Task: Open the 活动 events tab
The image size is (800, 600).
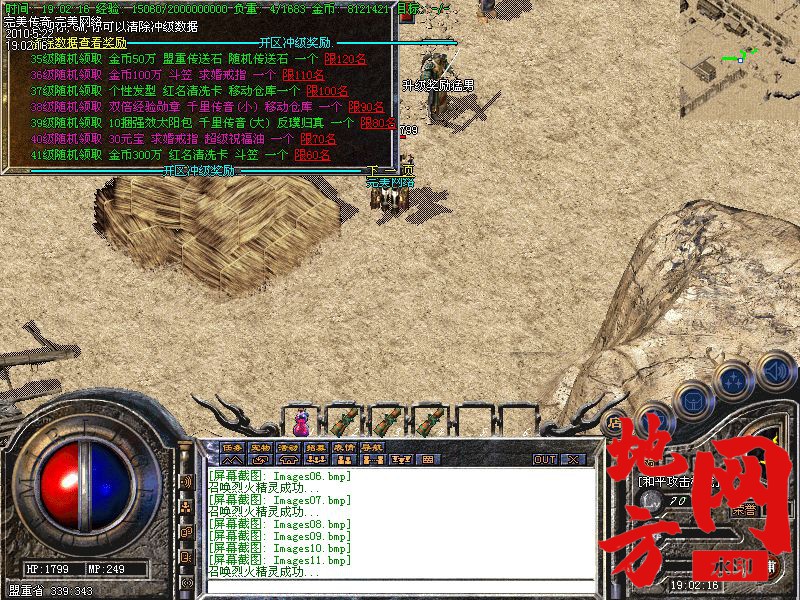Action: click(x=288, y=447)
